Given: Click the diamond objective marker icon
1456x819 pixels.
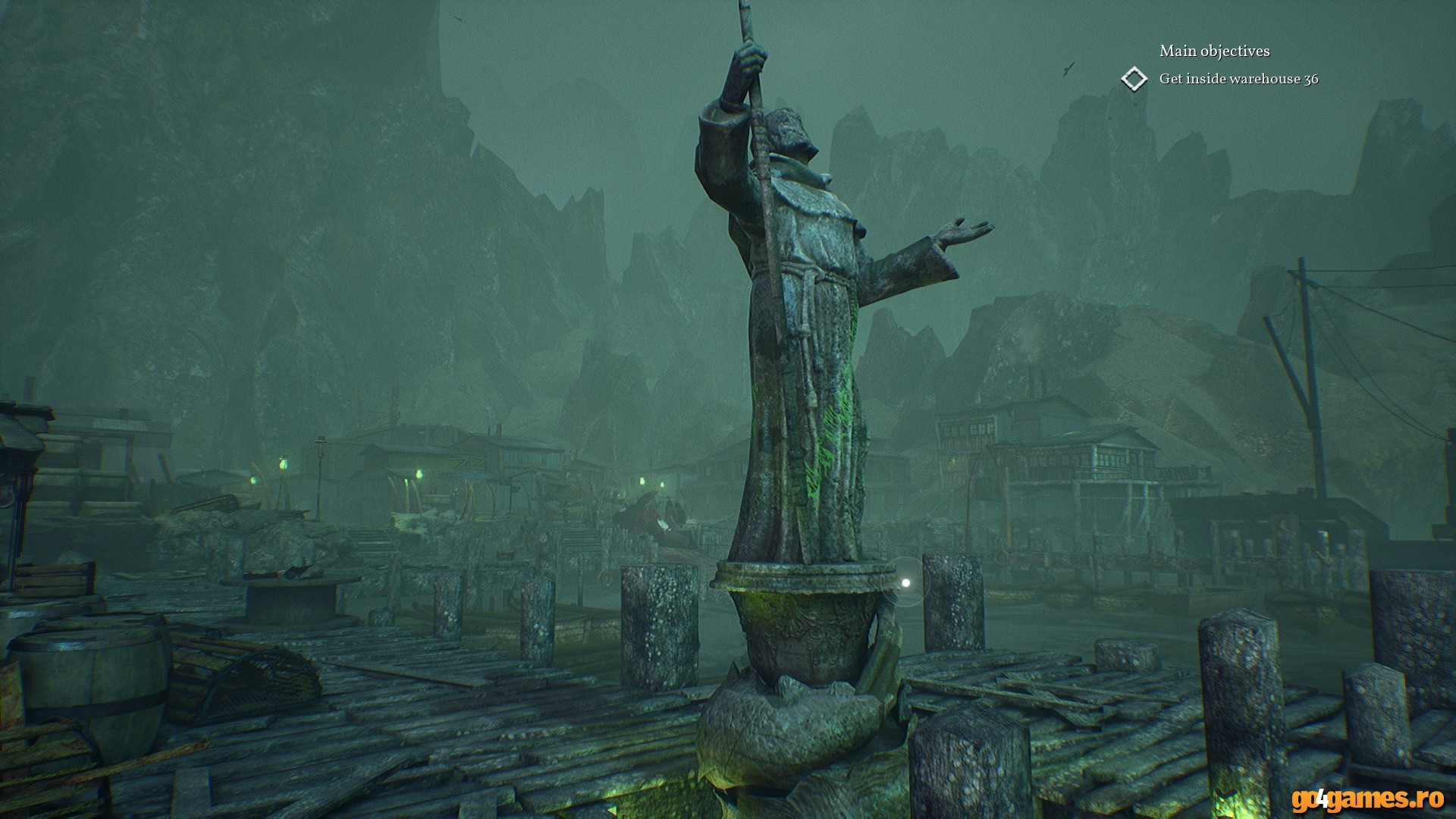Looking at the screenshot, I should click(x=1134, y=79).
